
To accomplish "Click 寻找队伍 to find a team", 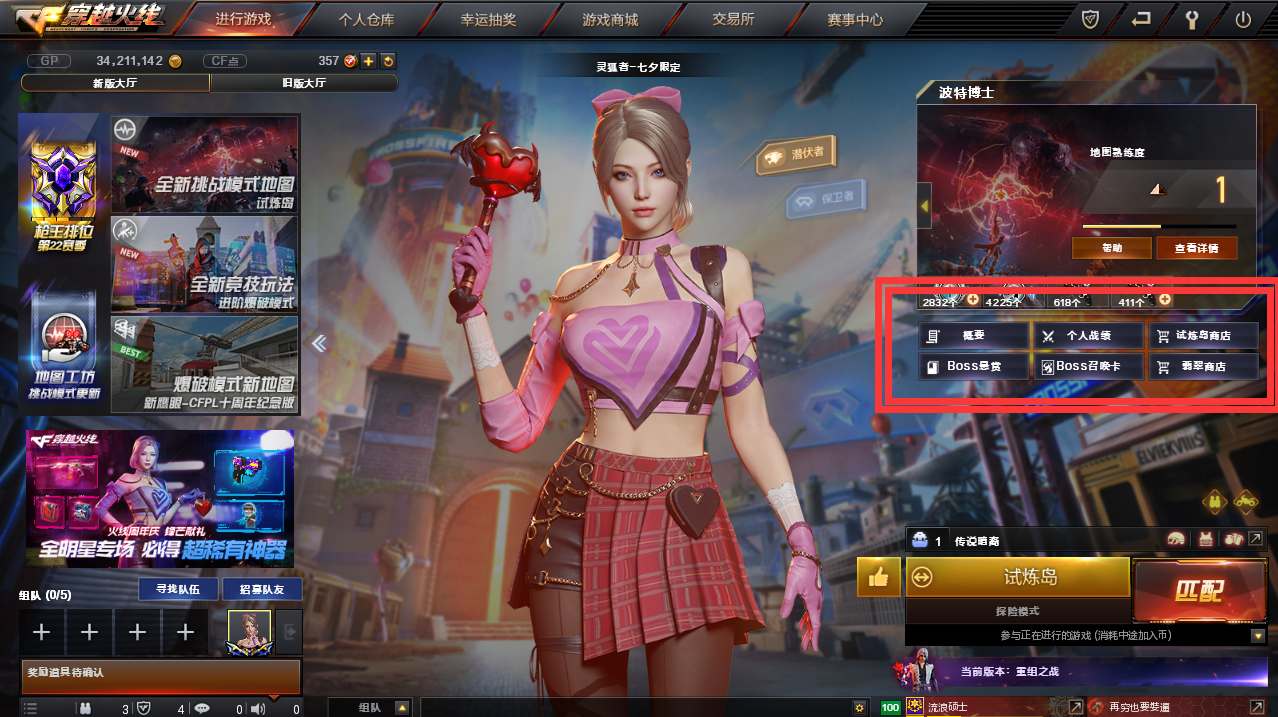I will pyautogui.click(x=177, y=589).
